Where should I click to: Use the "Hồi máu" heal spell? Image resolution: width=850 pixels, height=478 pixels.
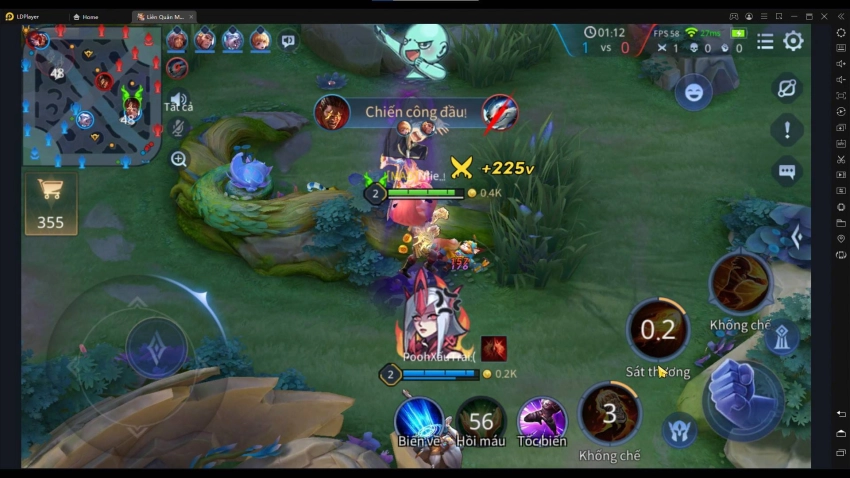point(481,420)
